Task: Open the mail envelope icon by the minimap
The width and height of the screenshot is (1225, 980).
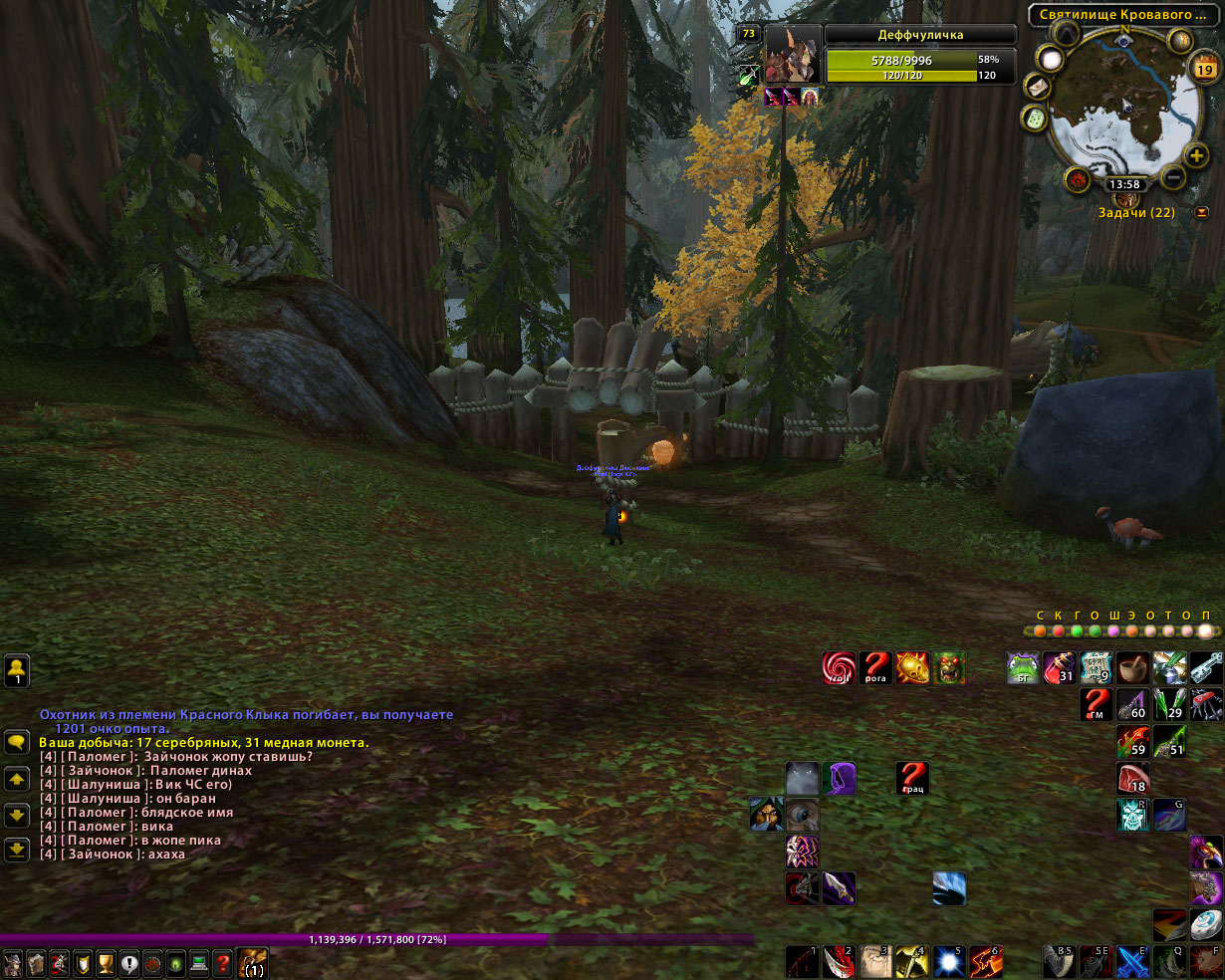Action: [1037, 88]
